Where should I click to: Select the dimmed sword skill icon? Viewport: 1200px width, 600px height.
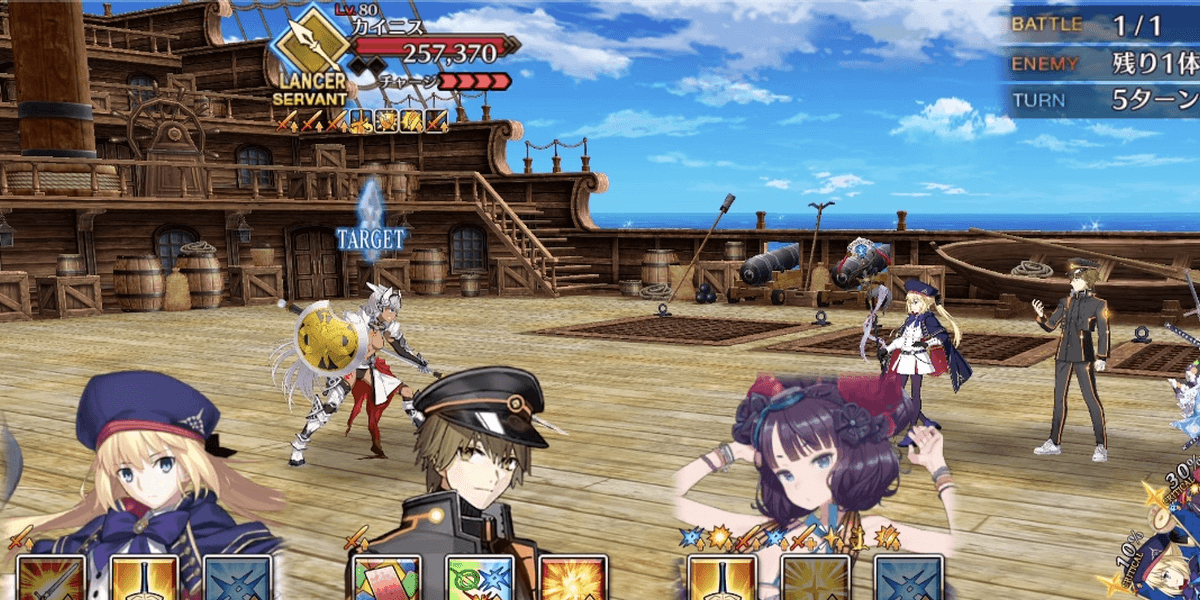[815, 580]
